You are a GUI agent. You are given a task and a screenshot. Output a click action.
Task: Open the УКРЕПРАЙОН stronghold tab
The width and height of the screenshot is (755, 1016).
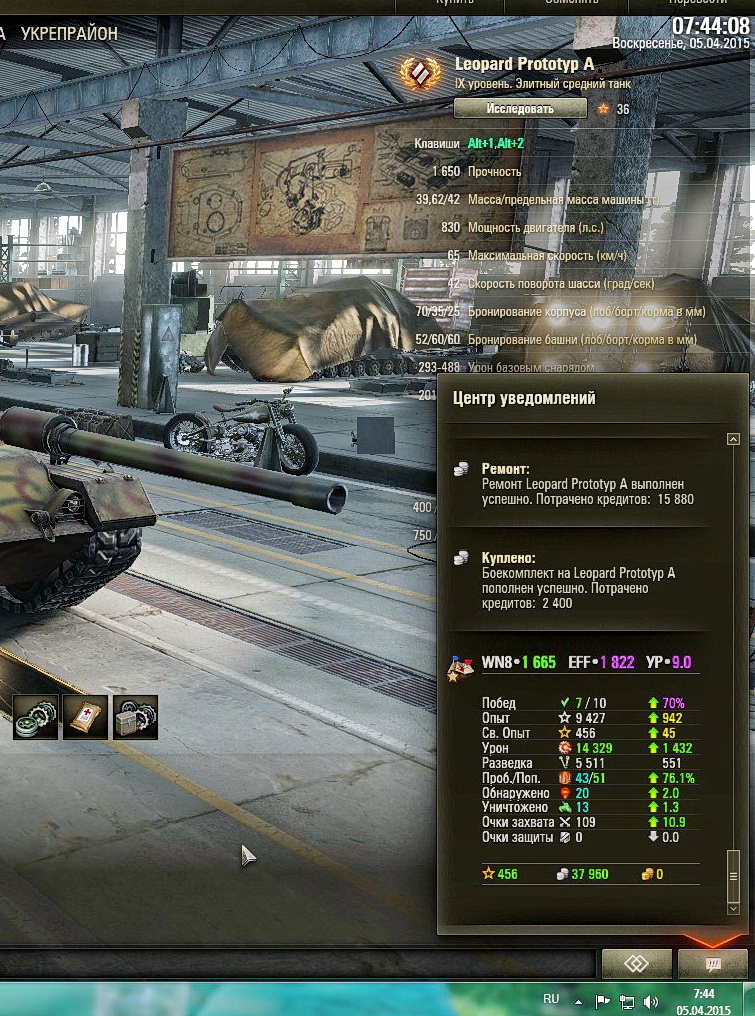pyautogui.click(x=69, y=33)
